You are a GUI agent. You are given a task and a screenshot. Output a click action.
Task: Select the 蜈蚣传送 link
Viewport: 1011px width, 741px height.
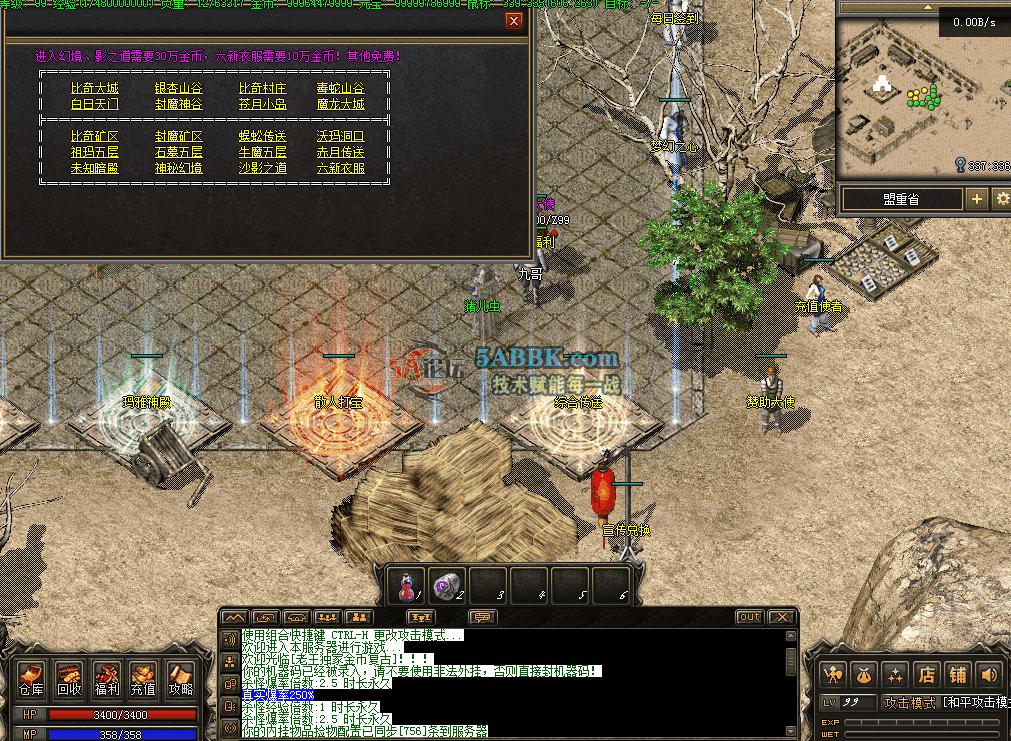point(262,136)
